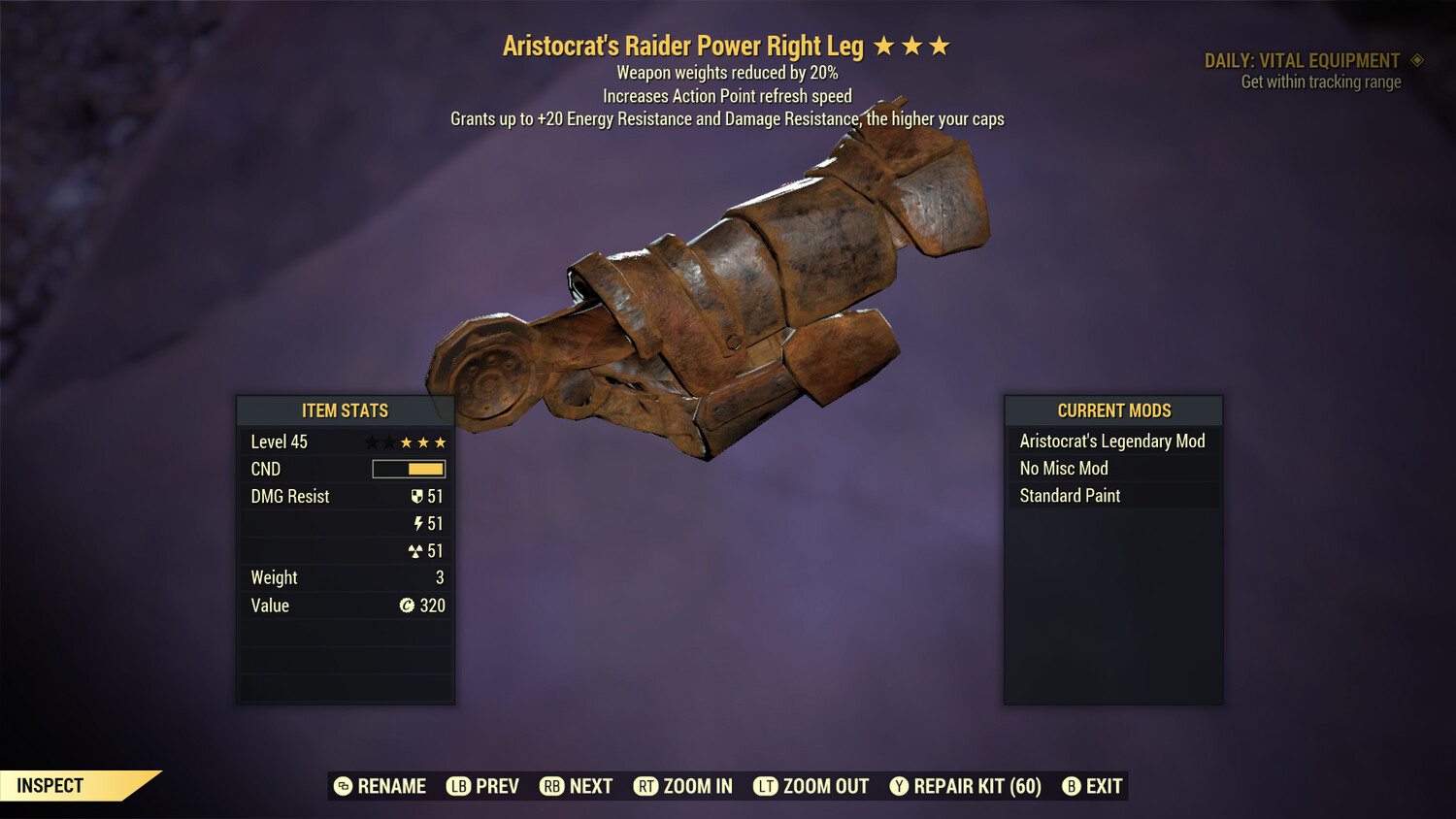
Task: Expand the Current Mods panel header
Action: 1112,410
